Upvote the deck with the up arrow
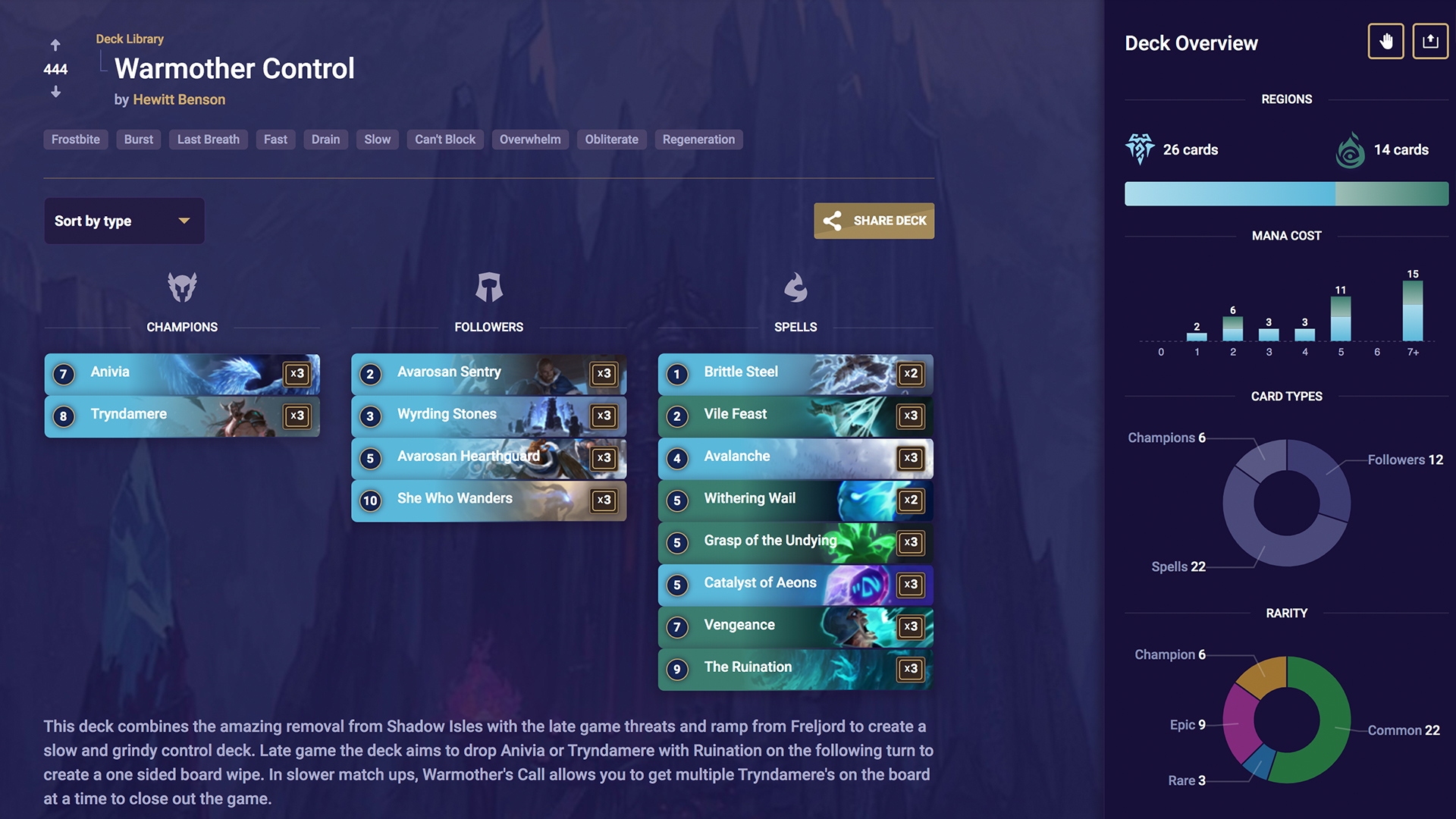 pos(55,45)
